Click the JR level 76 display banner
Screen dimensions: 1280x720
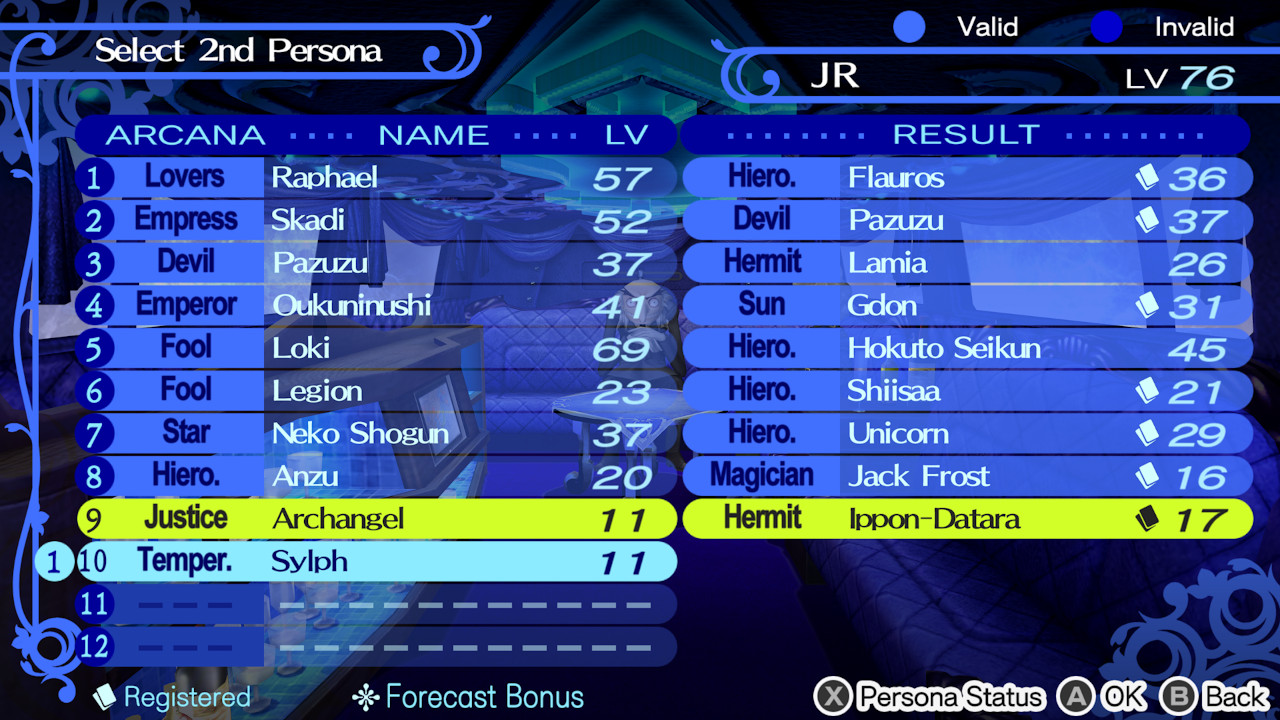click(x=1000, y=75)
